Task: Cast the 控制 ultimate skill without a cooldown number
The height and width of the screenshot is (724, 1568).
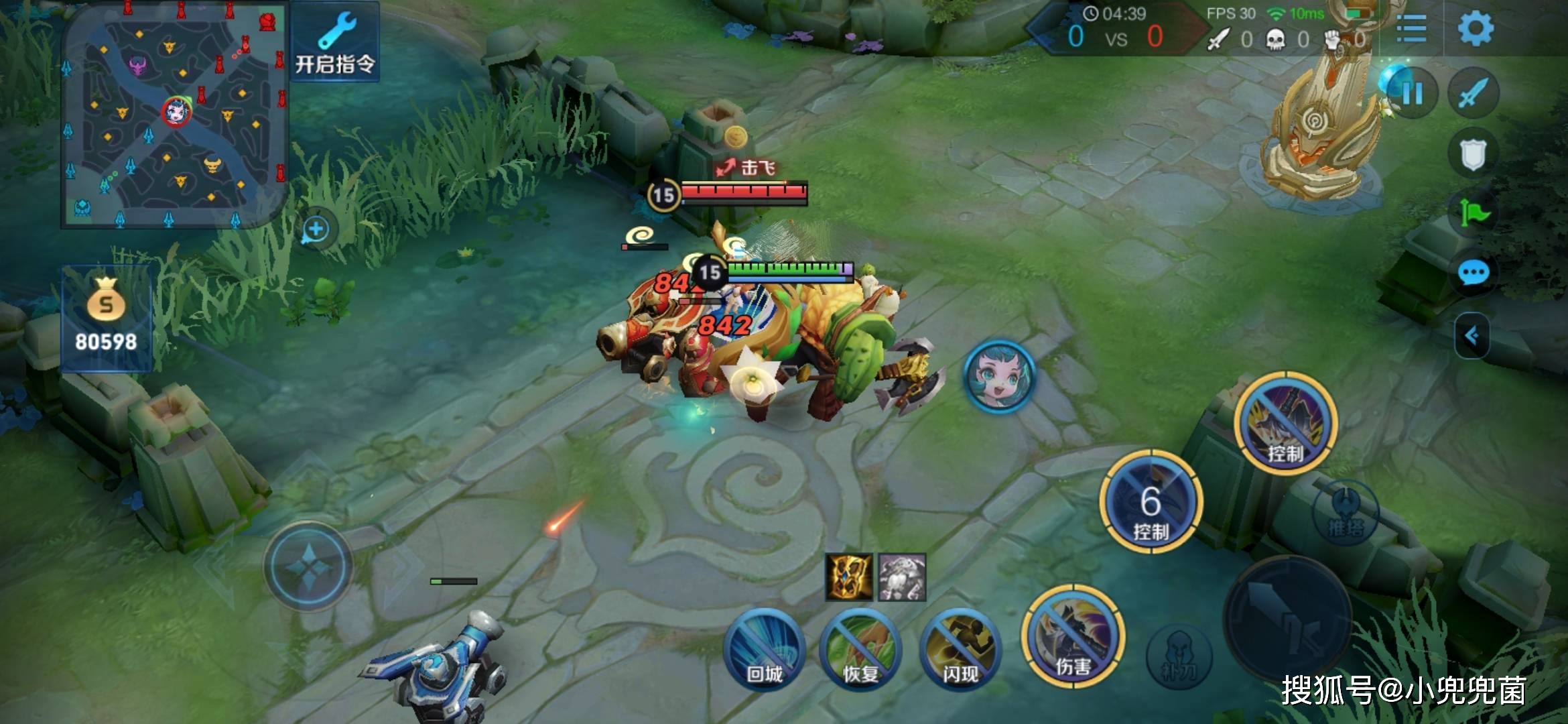Action: (1285, 424)
